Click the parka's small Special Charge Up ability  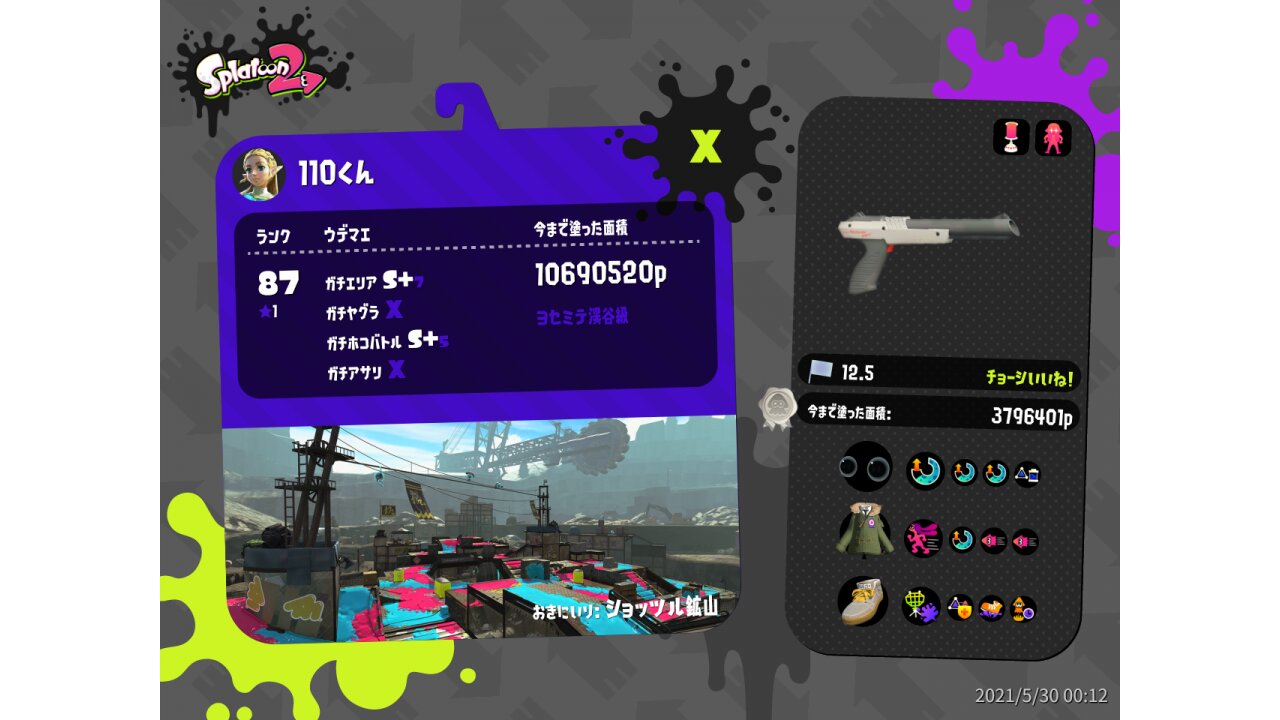coord(962,541)
